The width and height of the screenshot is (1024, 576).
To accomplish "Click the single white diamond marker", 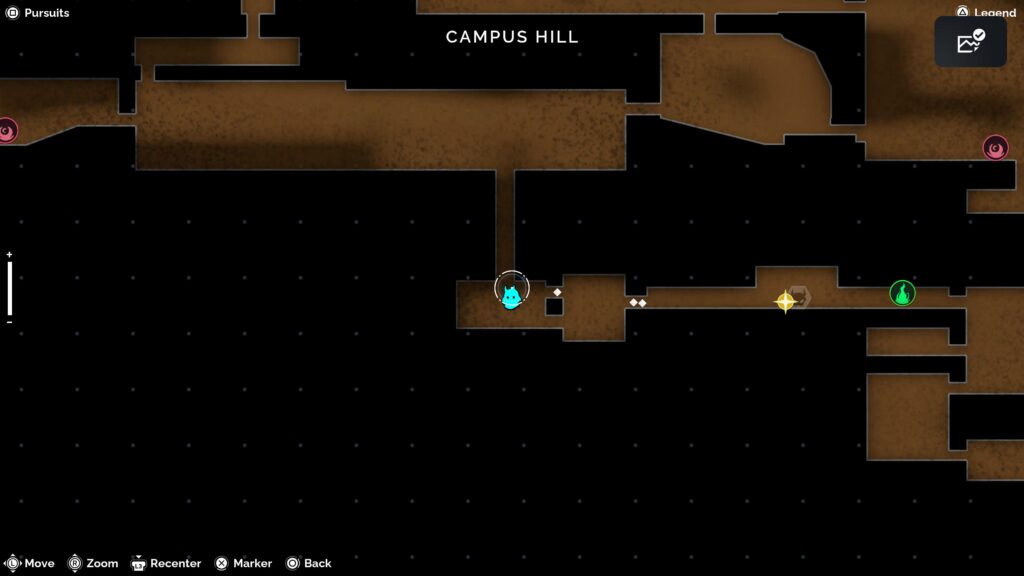I will click(557, 292).
